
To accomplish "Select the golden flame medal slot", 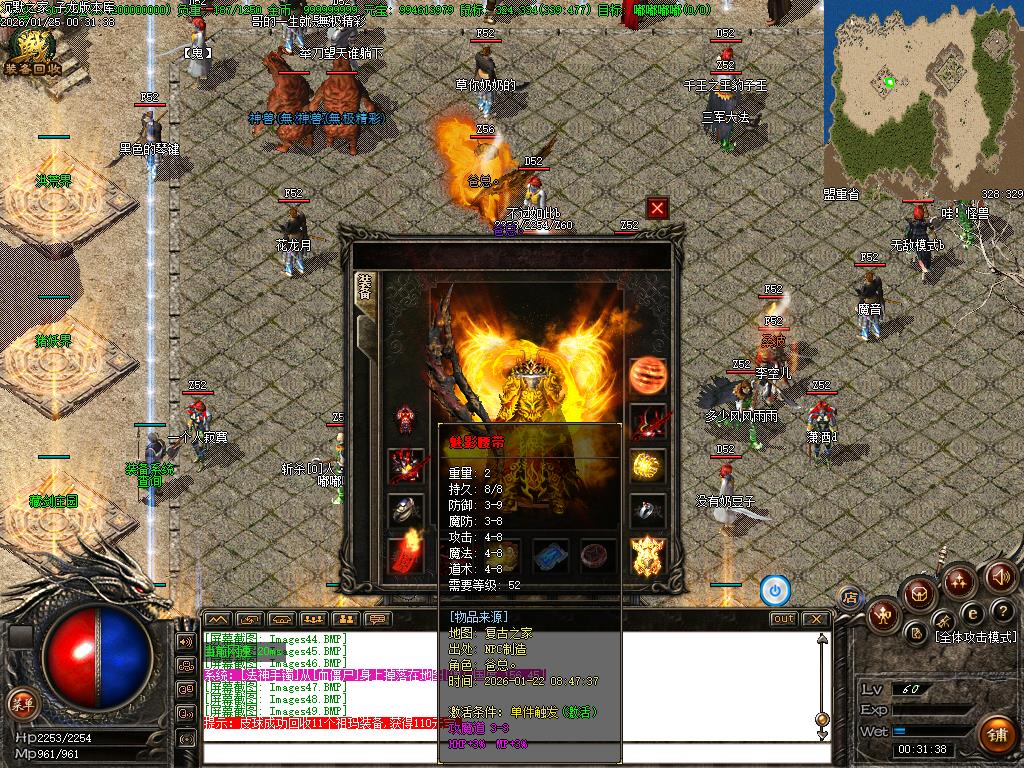I will click(648, 555).
